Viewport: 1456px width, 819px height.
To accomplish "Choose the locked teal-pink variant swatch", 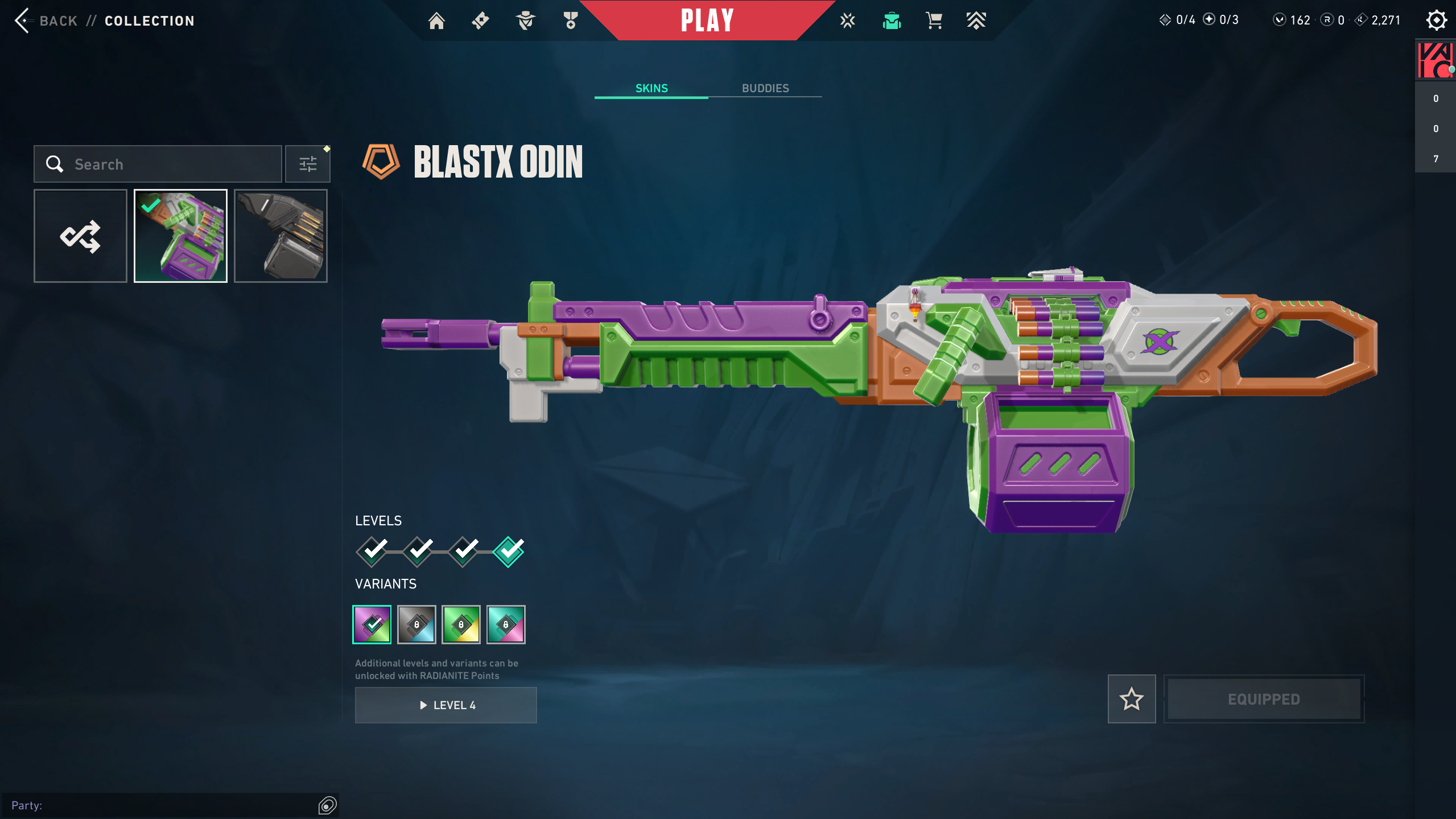I will tap(506, 624).
